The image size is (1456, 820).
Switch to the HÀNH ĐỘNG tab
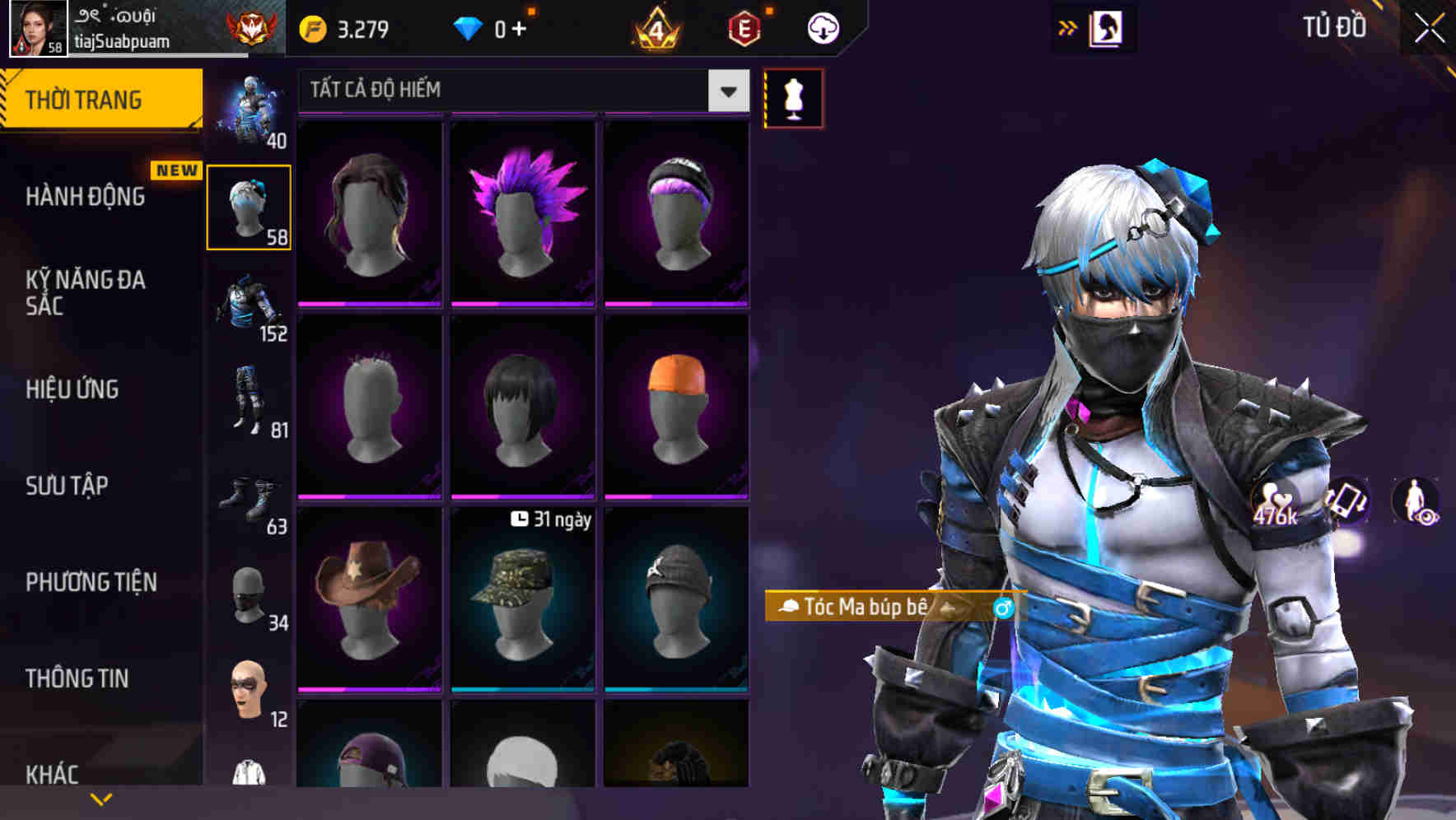pyautogui.click(x=86, y=198)
